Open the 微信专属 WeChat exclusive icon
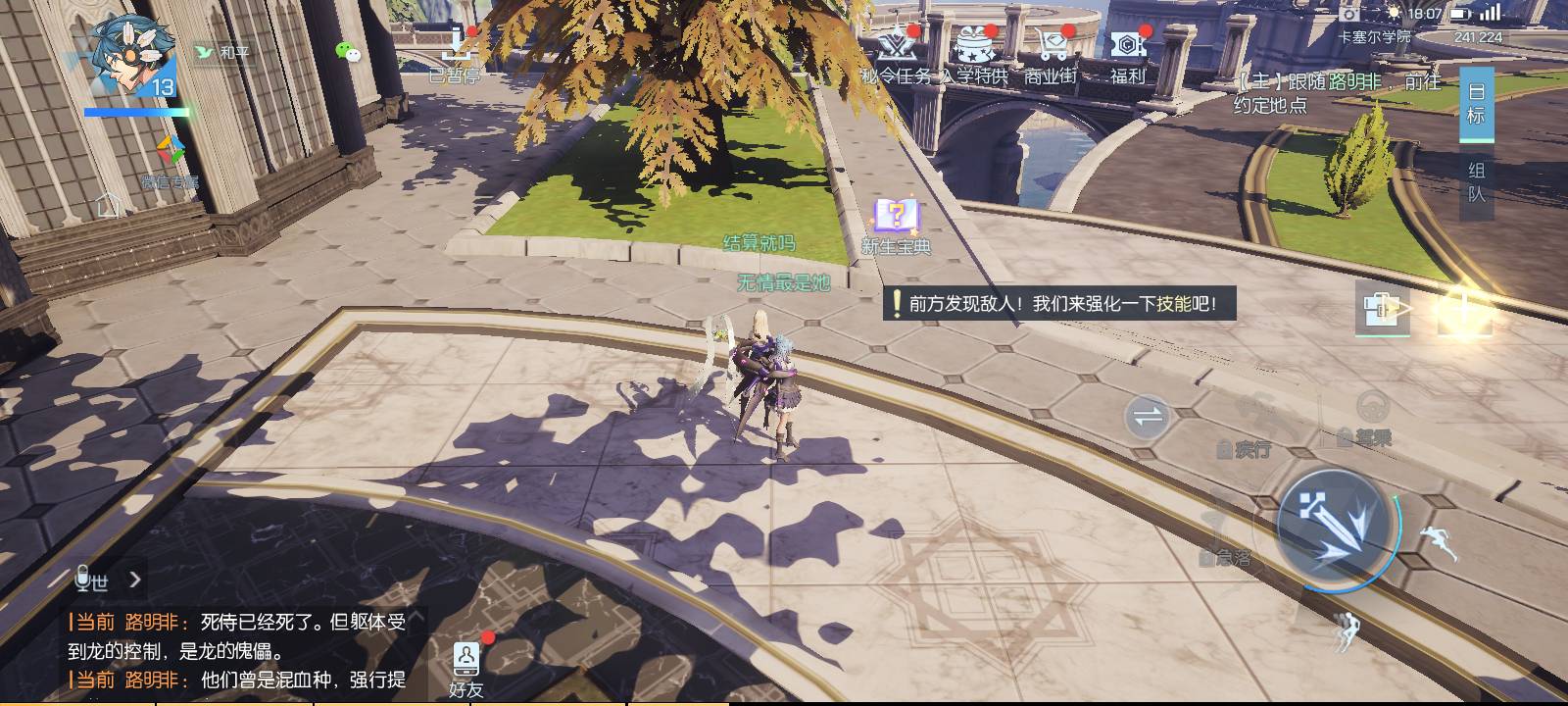The width and height of the screenshot is (1568, 706). tap(170, 160)
